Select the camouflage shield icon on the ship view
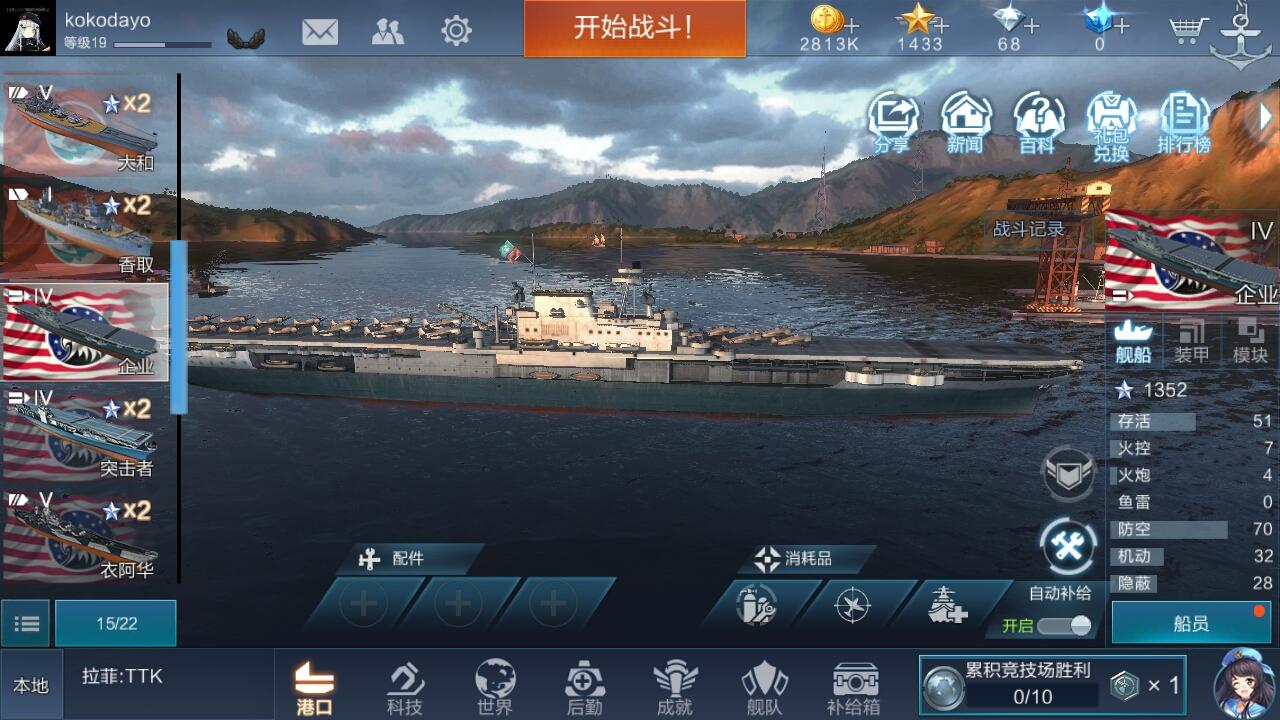Viewport: 1280px width, 720px height. click(1068, 472)
